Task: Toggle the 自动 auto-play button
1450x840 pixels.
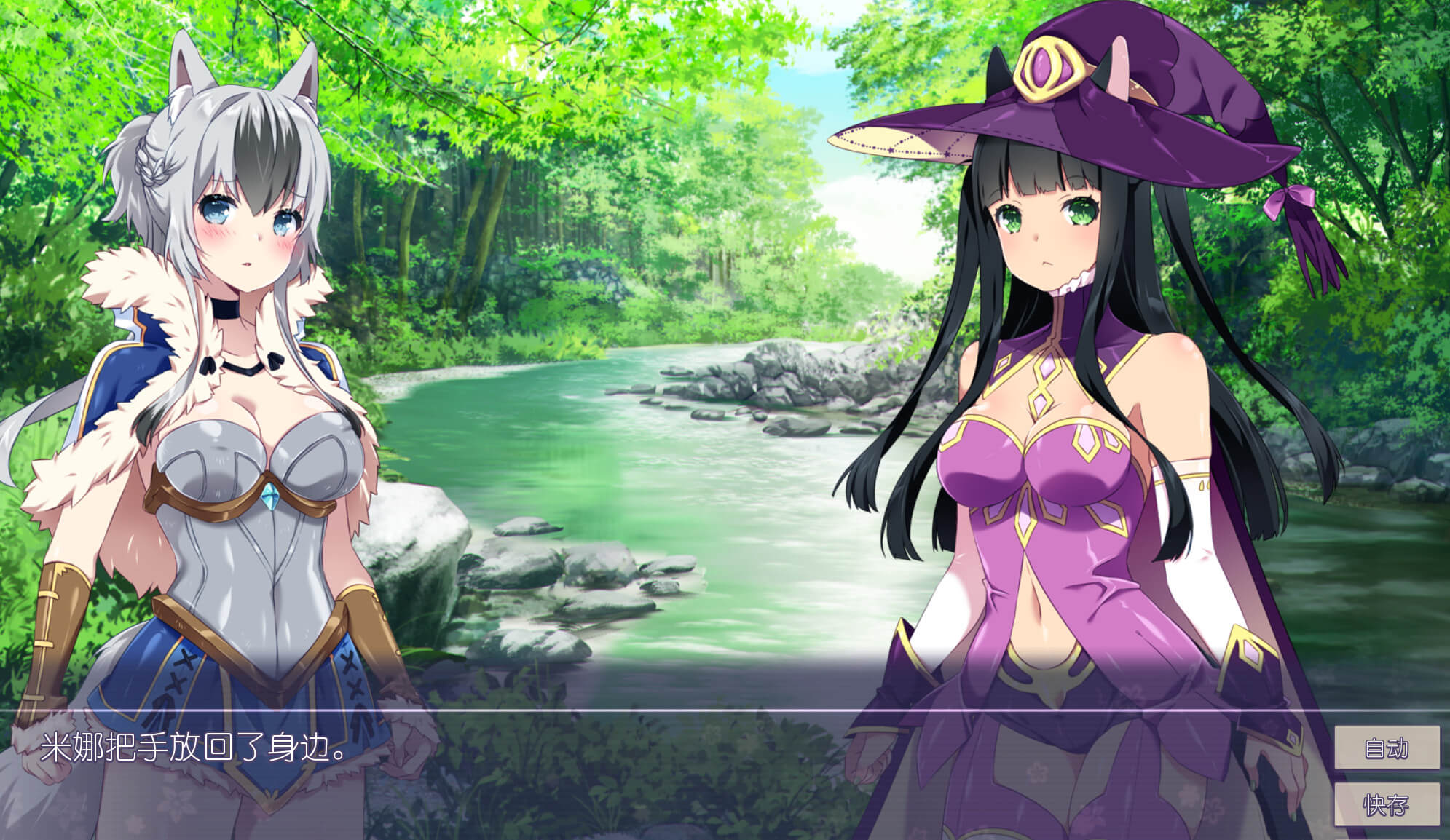Action: [1387, 748]
